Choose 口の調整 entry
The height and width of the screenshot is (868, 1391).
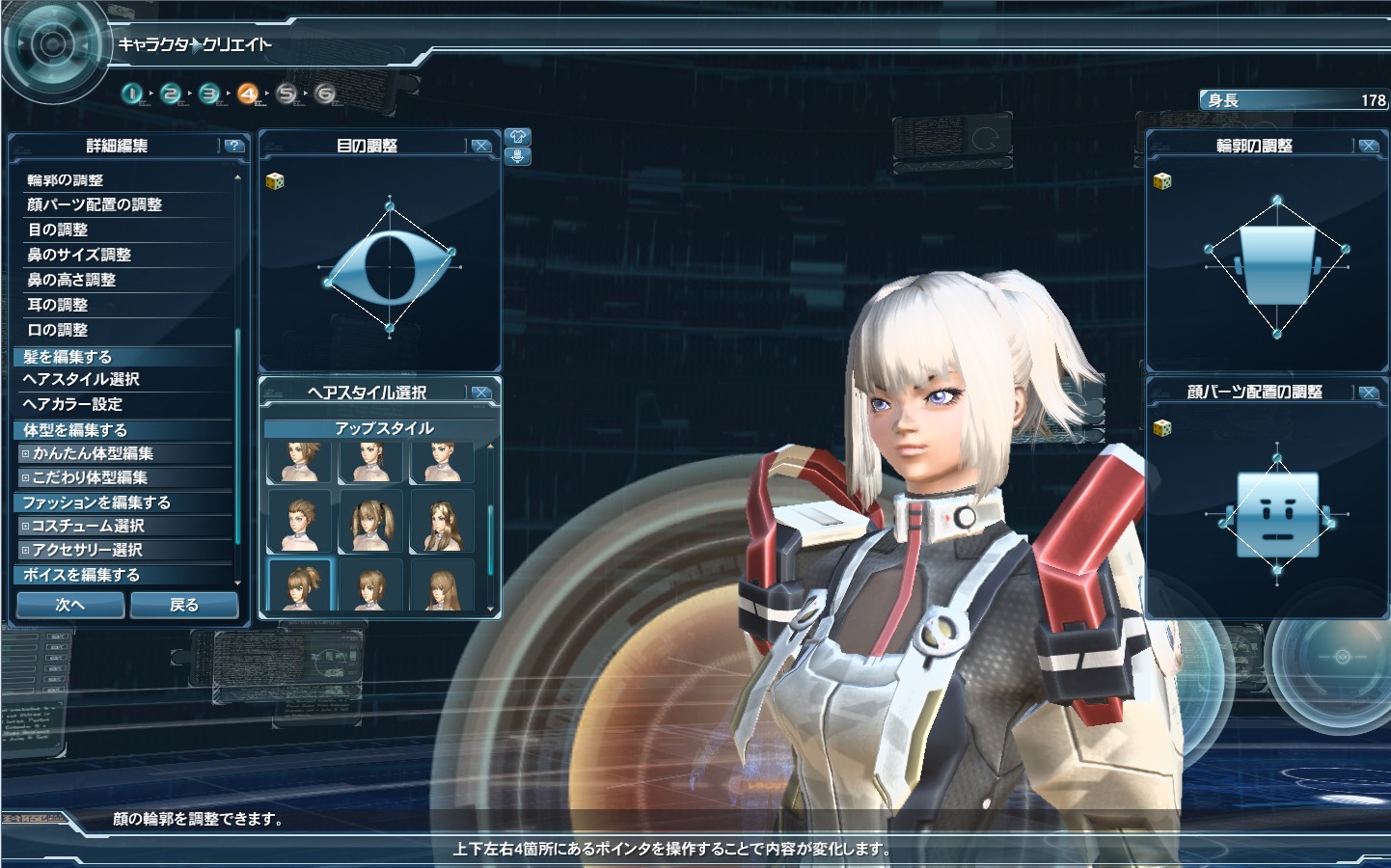pyautogui.click(x=58, y=330)
